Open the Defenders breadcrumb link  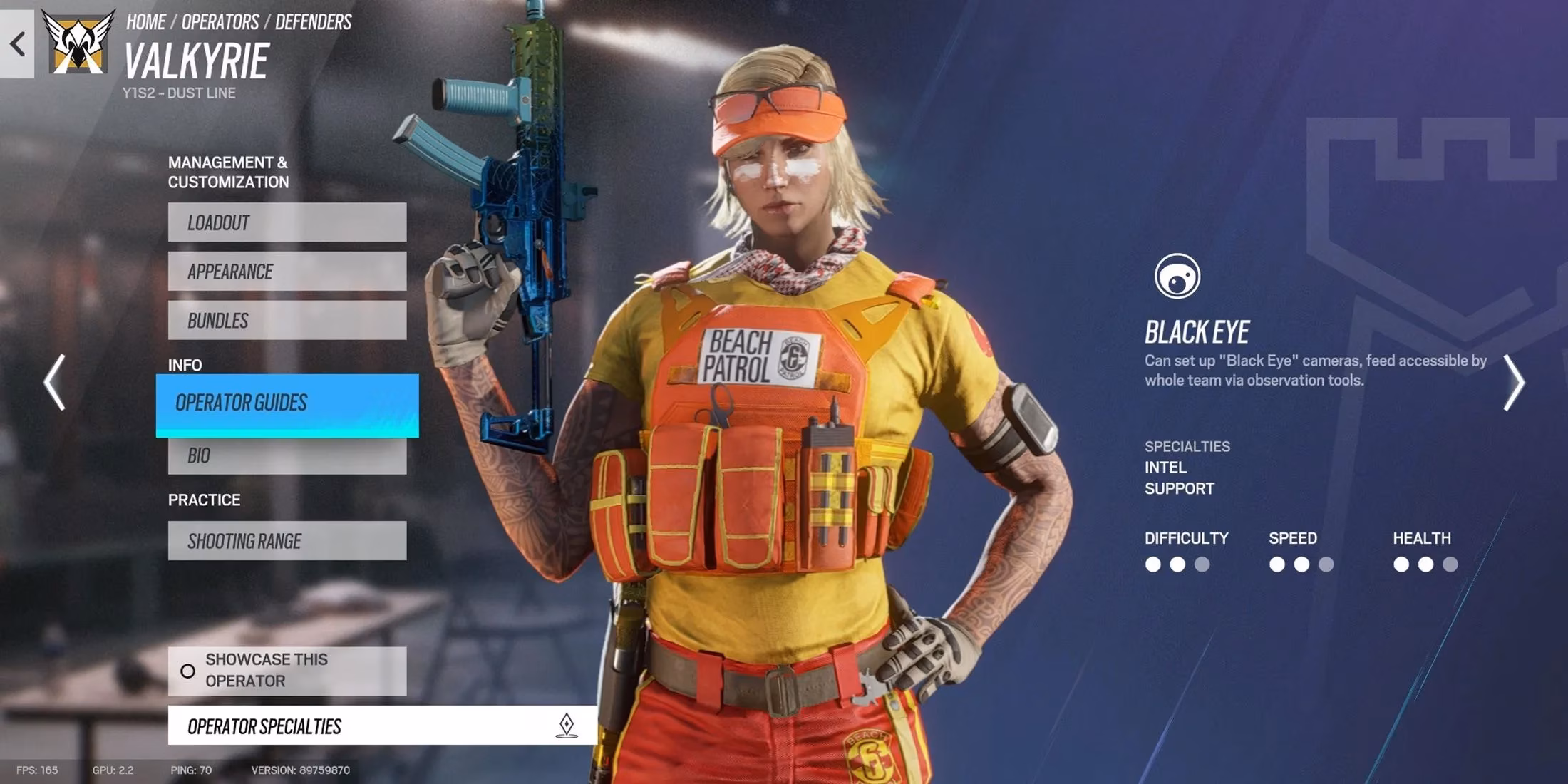314,21
